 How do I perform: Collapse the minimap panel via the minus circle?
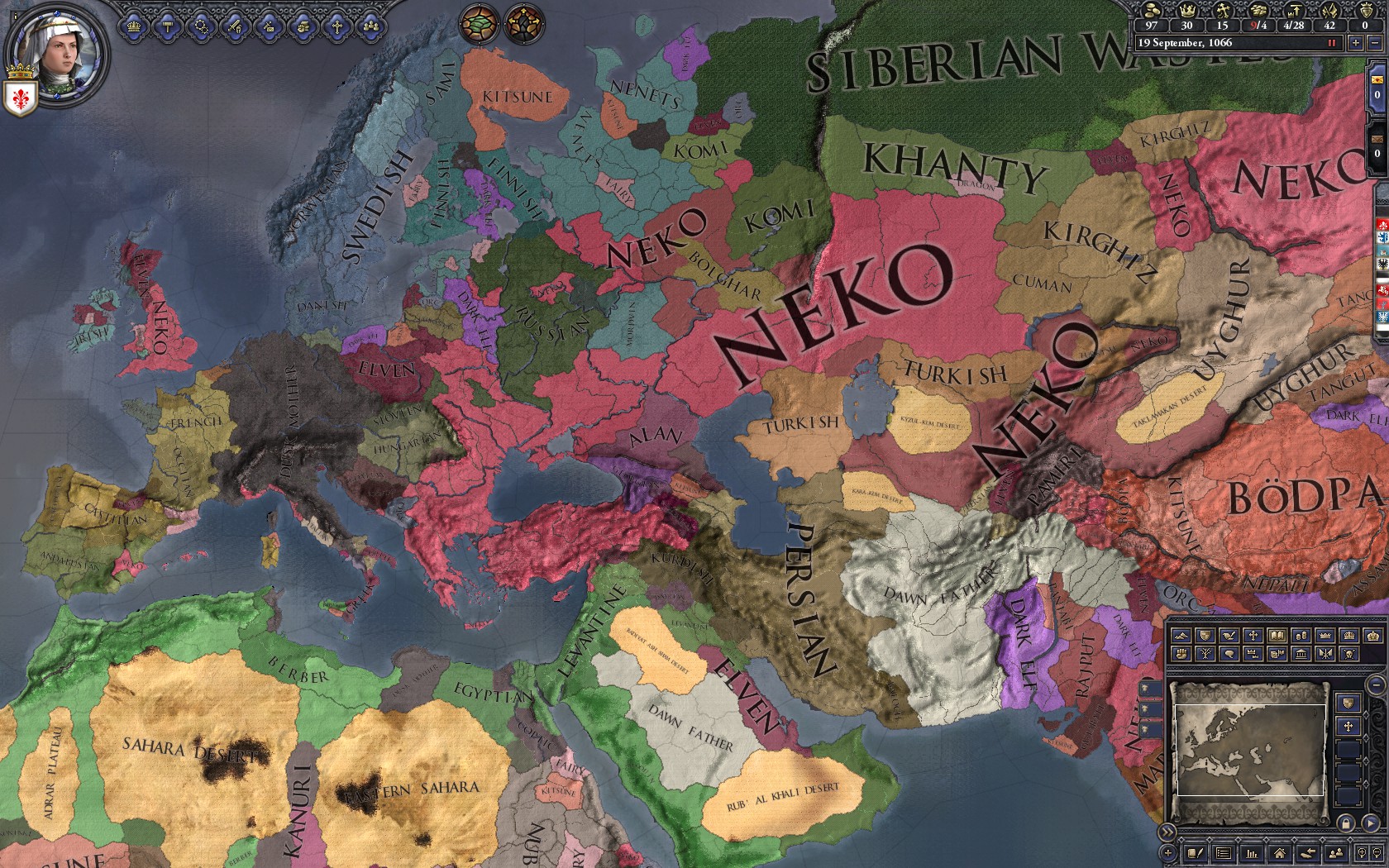pos(1377,684)
